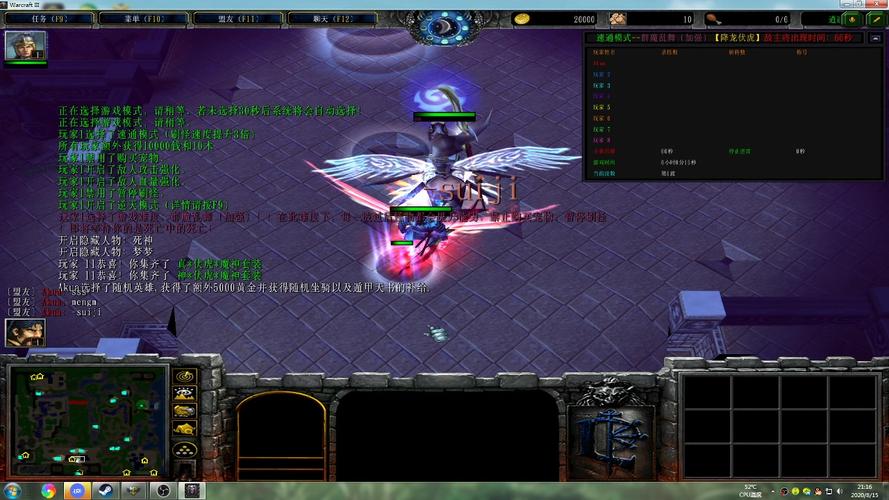Open Steam from the Windows taskbar
This screenshot has width=889, height=500.
pyautogui.click(x=105, y=491)
